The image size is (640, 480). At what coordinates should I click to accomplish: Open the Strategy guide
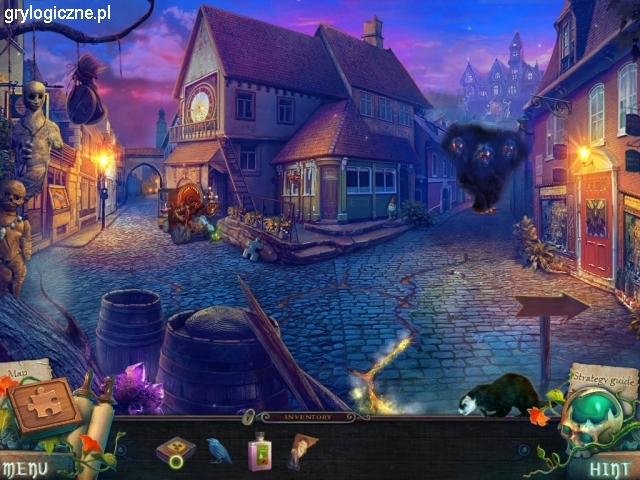click(x=603, y=378)
